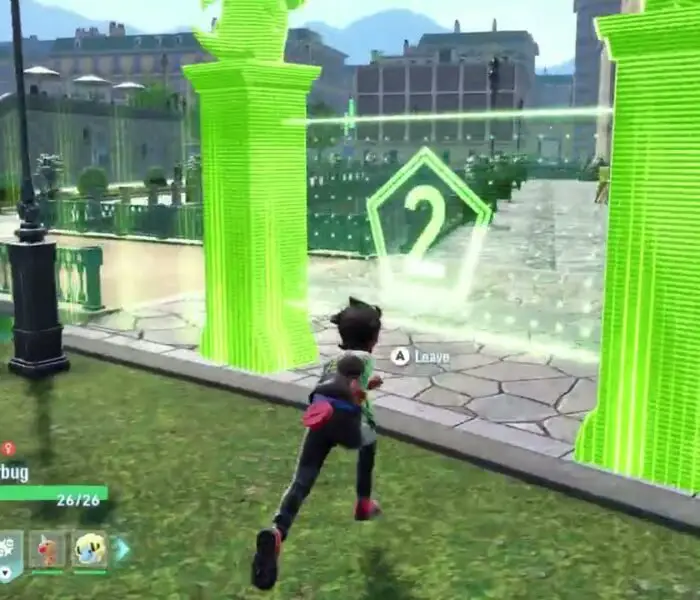Click the arrow beside the party slots
Image resolution: width=700 pixels, height=600 pixels.
(121, 549)
